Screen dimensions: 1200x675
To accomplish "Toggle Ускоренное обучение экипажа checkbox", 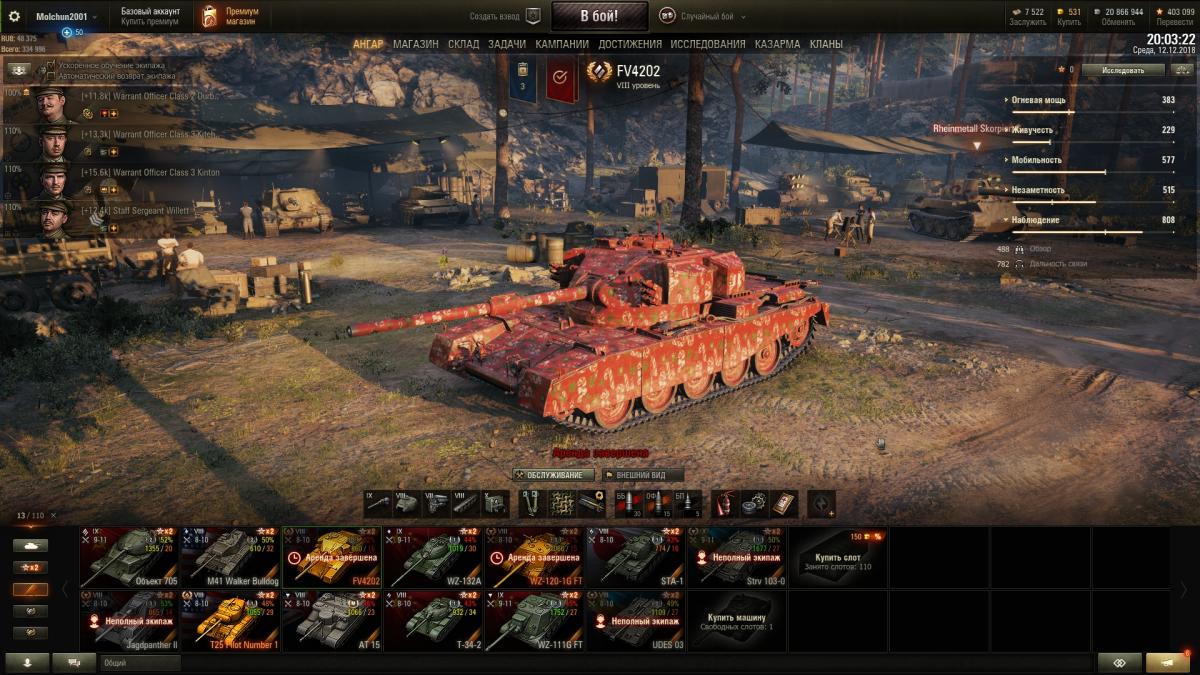I will click(x=51, y=64).
